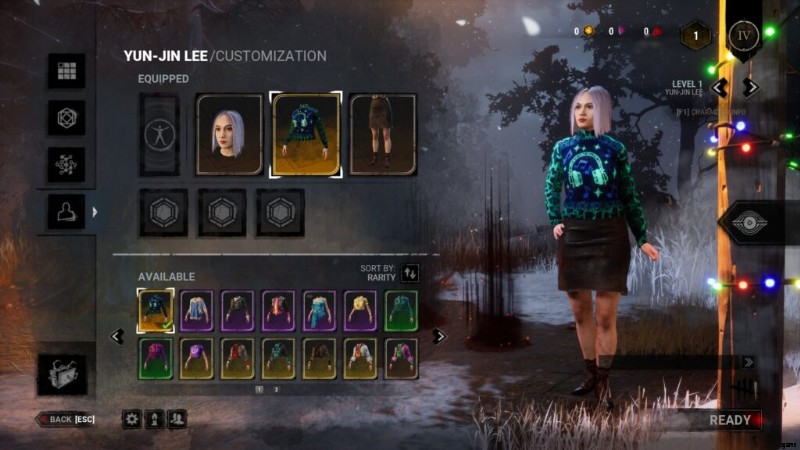Open the toolbox item box
This screenshot has width=800, height=450.
tap(62, 374)
